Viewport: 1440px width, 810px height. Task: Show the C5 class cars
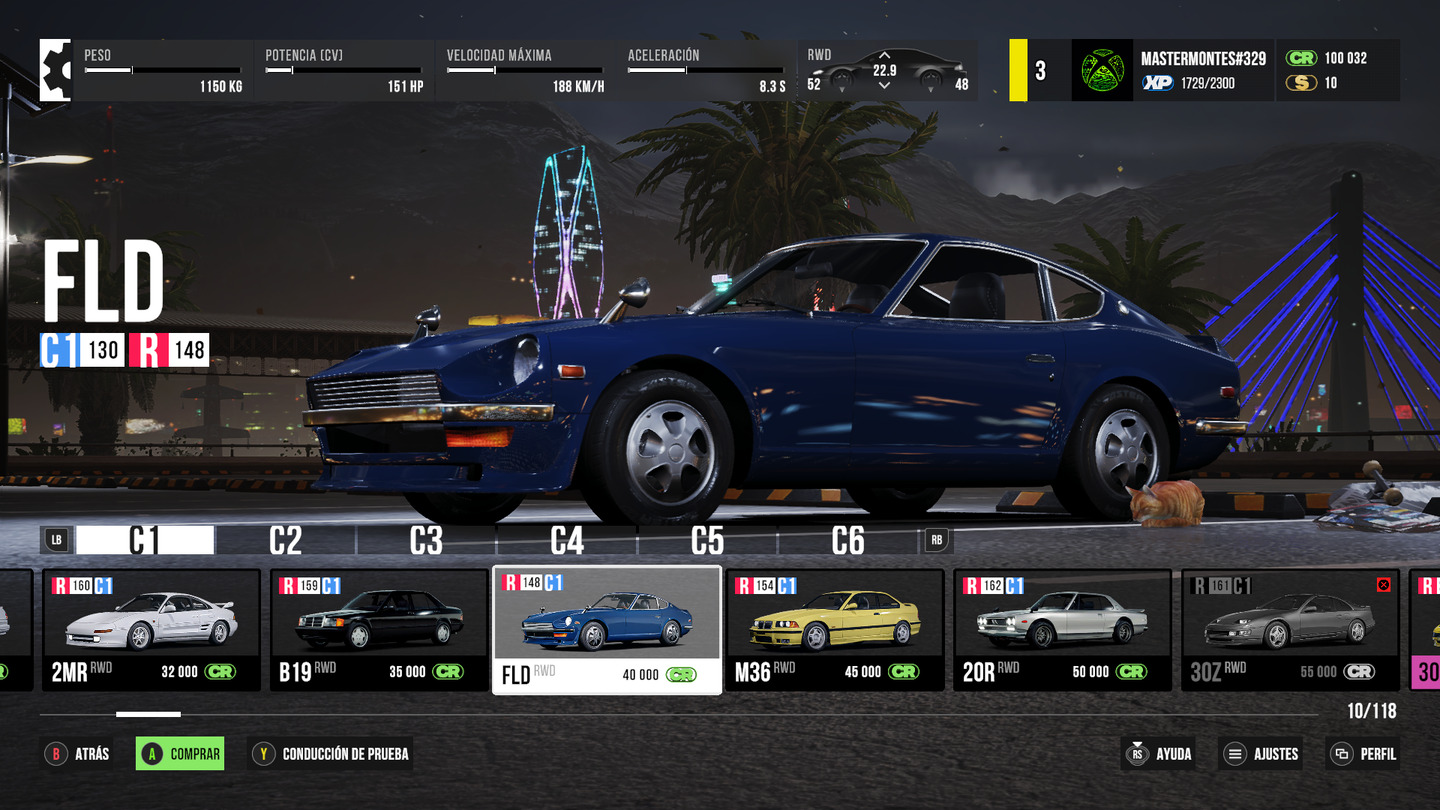click(x=707, y=541)
